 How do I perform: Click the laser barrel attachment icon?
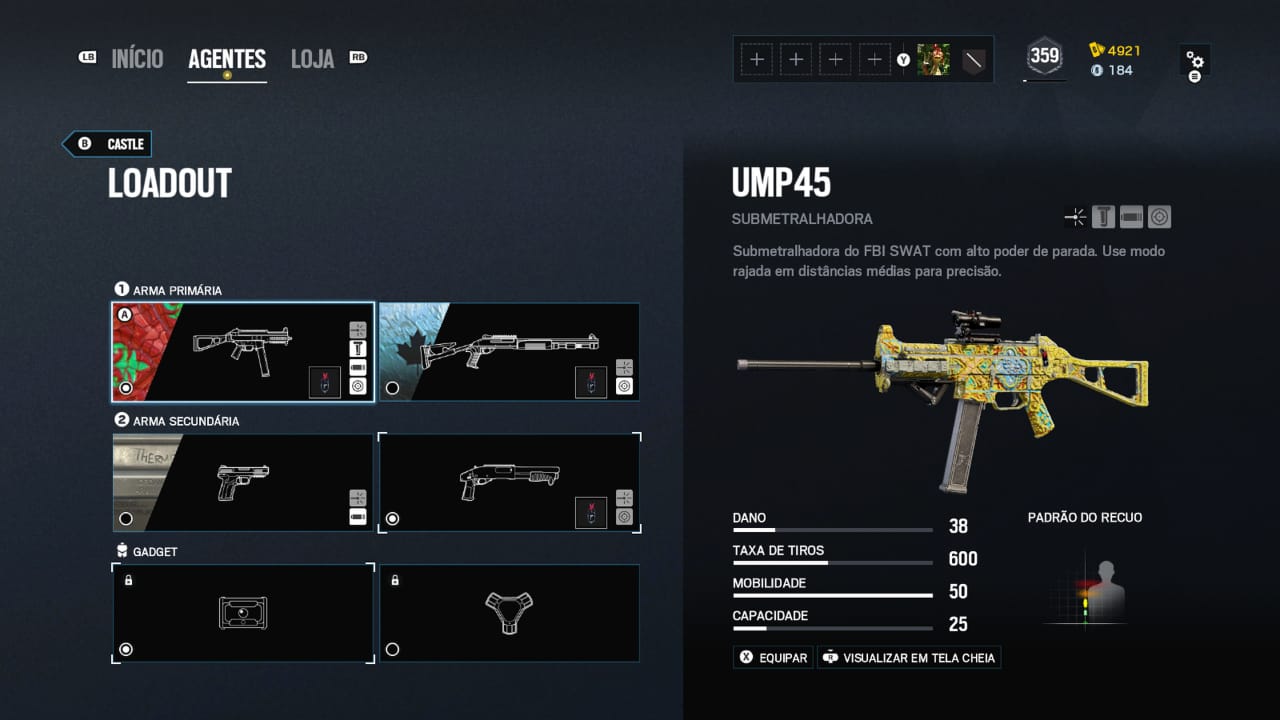pos(1131,216)
